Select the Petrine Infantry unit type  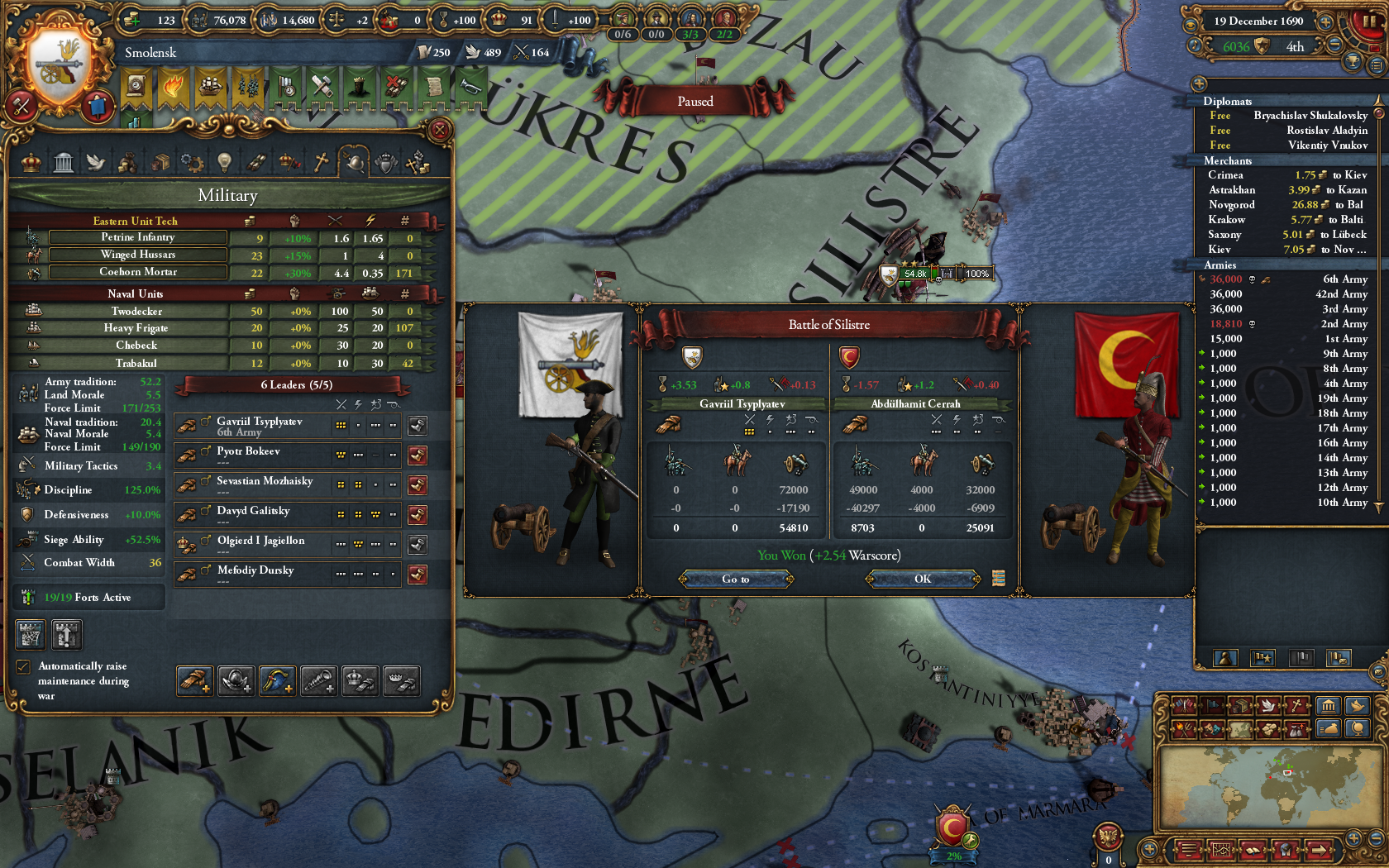click(137, 237)
